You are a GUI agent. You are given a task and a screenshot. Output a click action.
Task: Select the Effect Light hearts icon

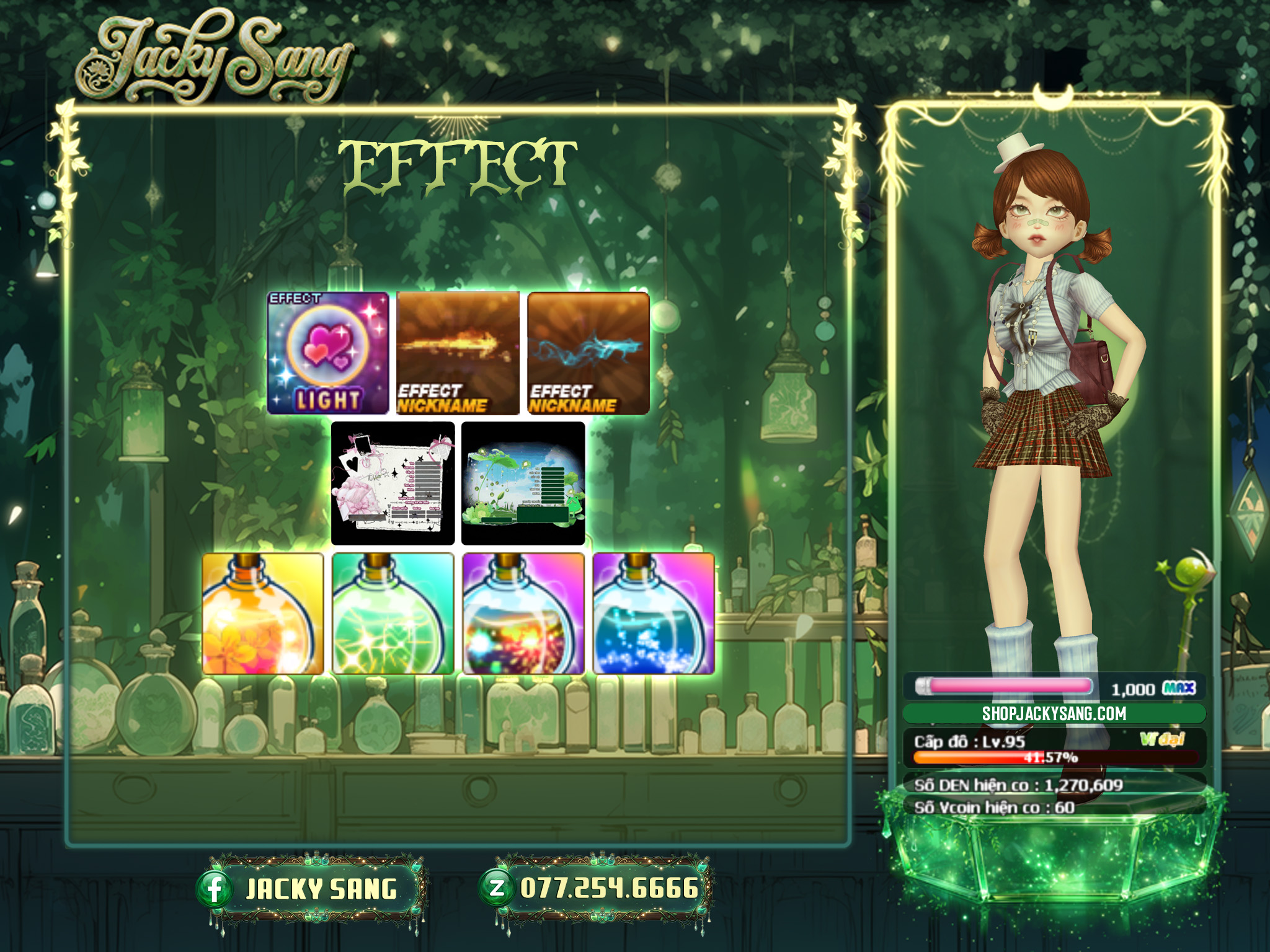point(328,353)
